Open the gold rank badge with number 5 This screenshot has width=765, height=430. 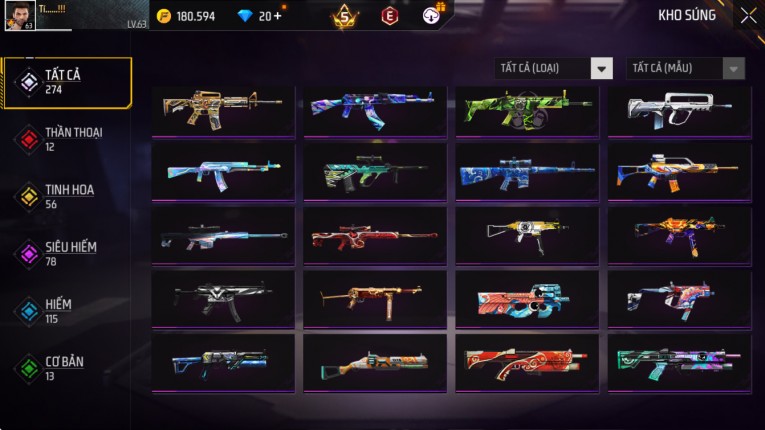(x=345, y=15)
